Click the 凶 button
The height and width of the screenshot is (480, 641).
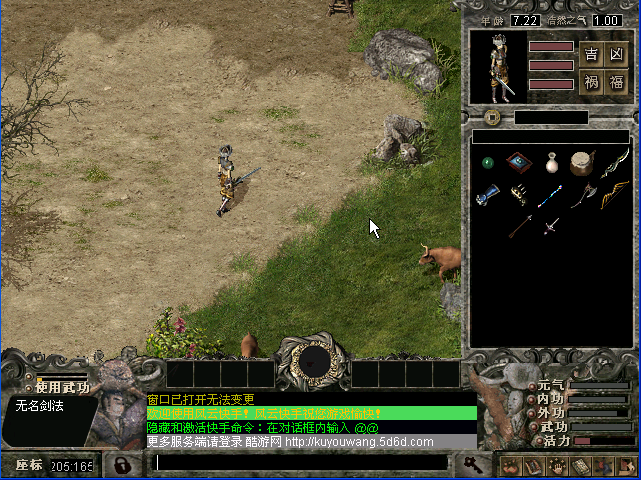(x=616, y=54)
